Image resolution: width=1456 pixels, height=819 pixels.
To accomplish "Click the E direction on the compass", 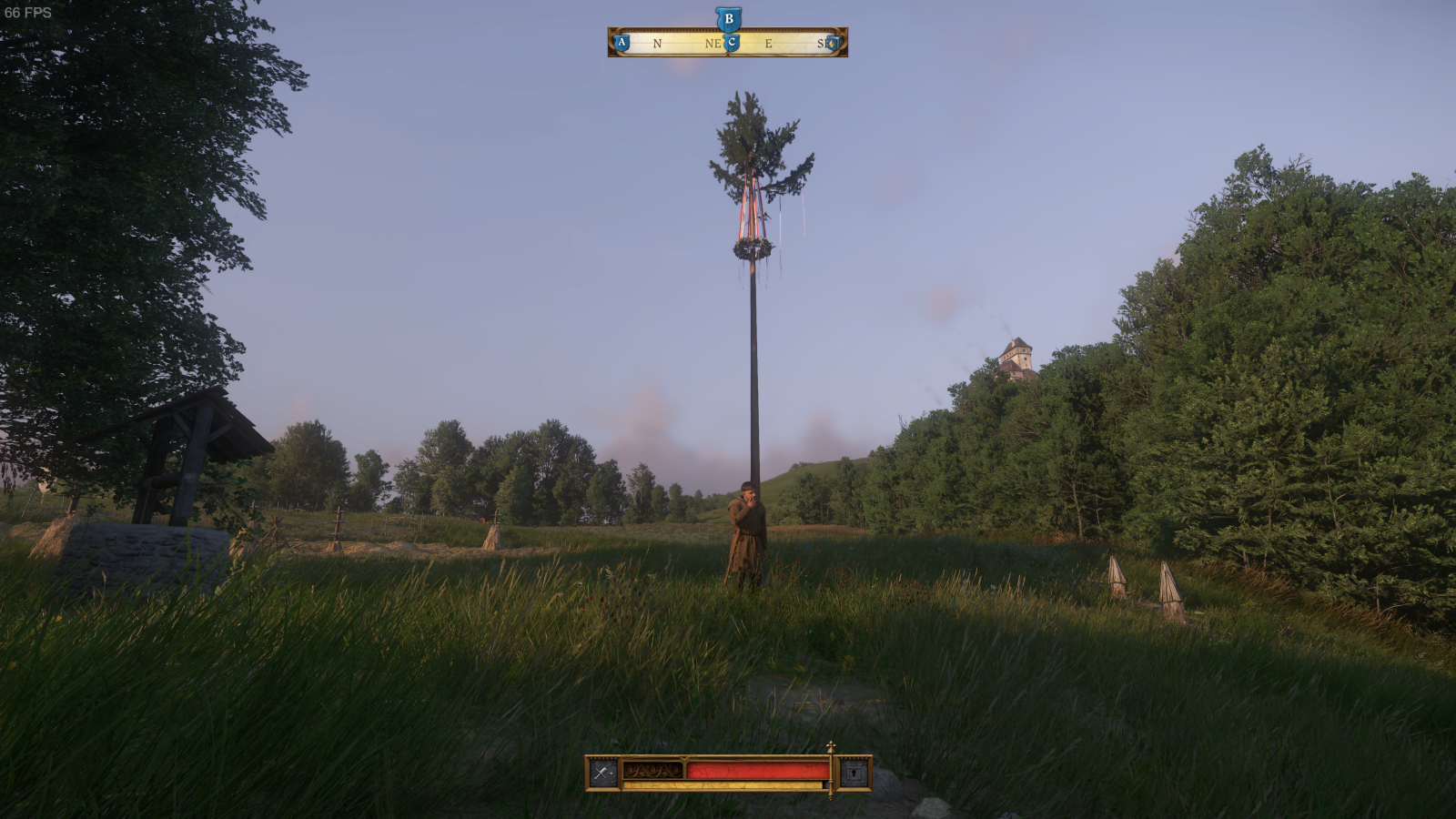I will pos(770,42).
